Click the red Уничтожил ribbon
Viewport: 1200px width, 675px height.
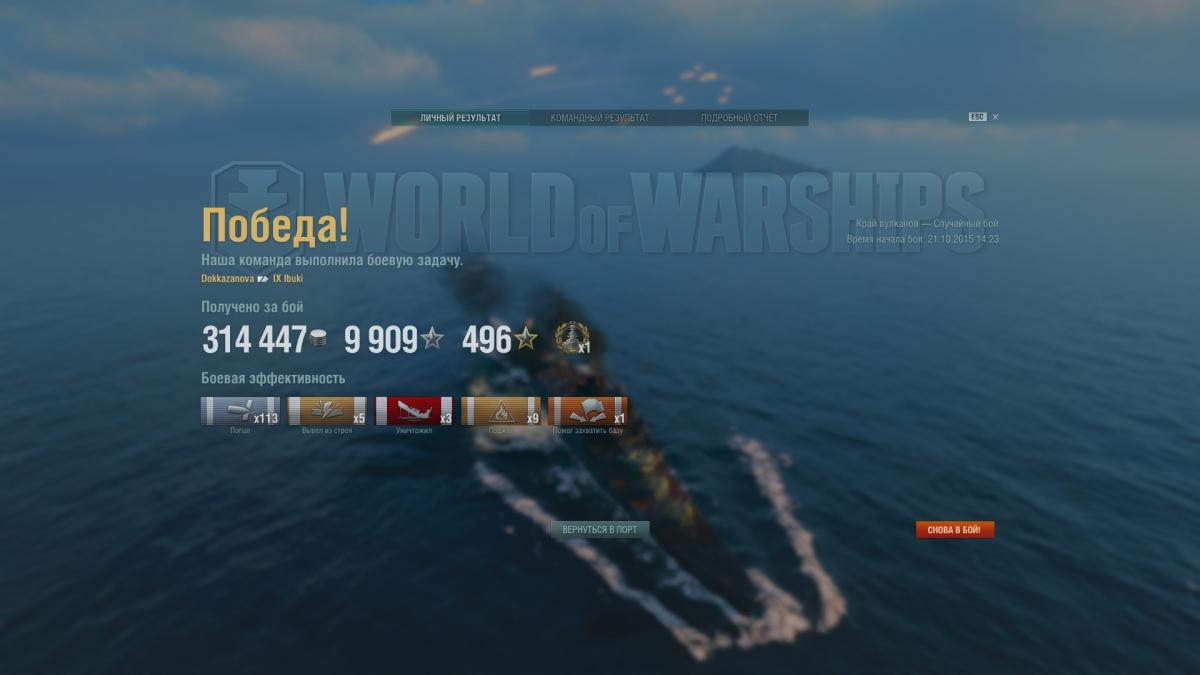pyautogui.click(x=414, y=411)
